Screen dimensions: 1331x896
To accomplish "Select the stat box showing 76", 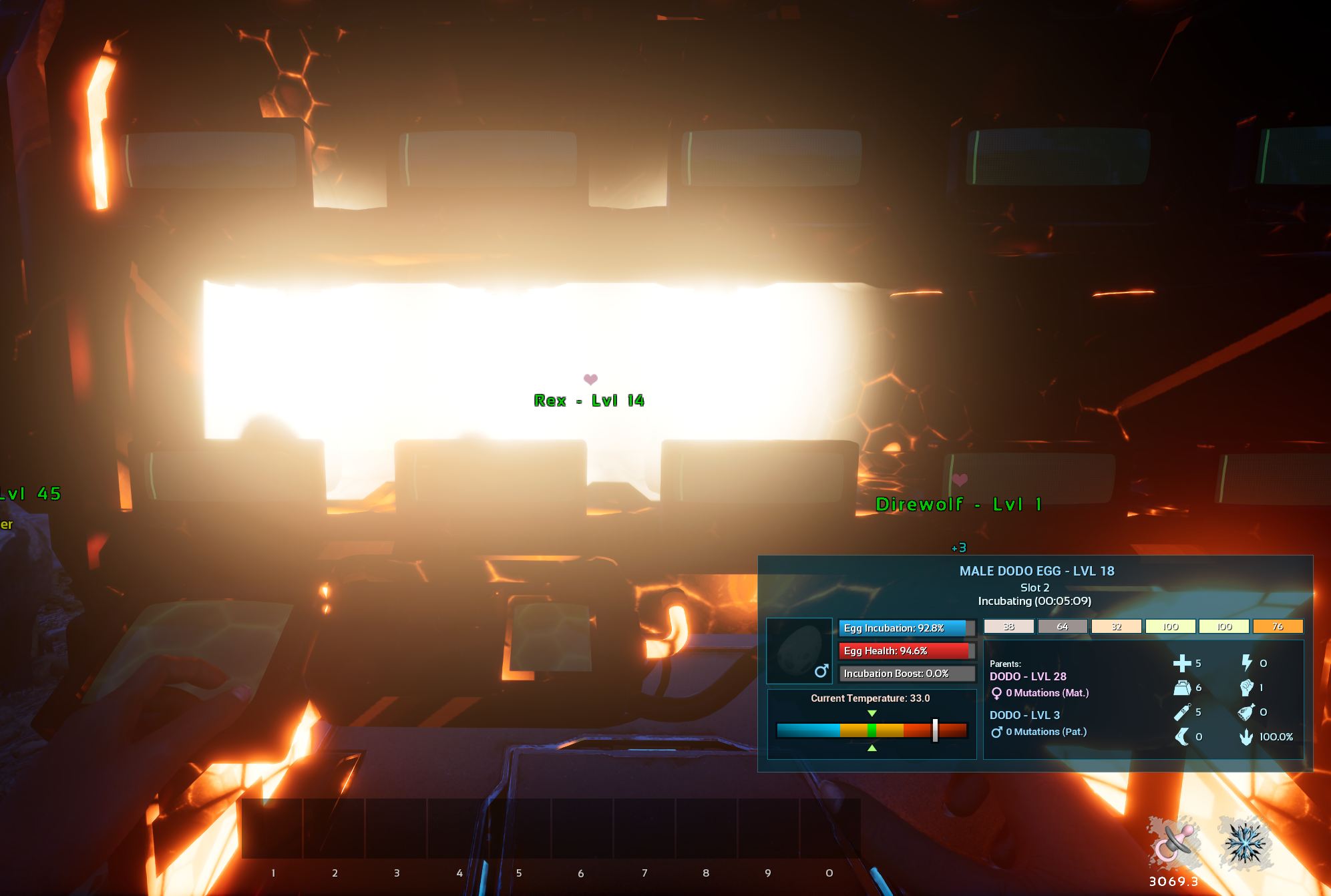I will (x=1278, y=626).
